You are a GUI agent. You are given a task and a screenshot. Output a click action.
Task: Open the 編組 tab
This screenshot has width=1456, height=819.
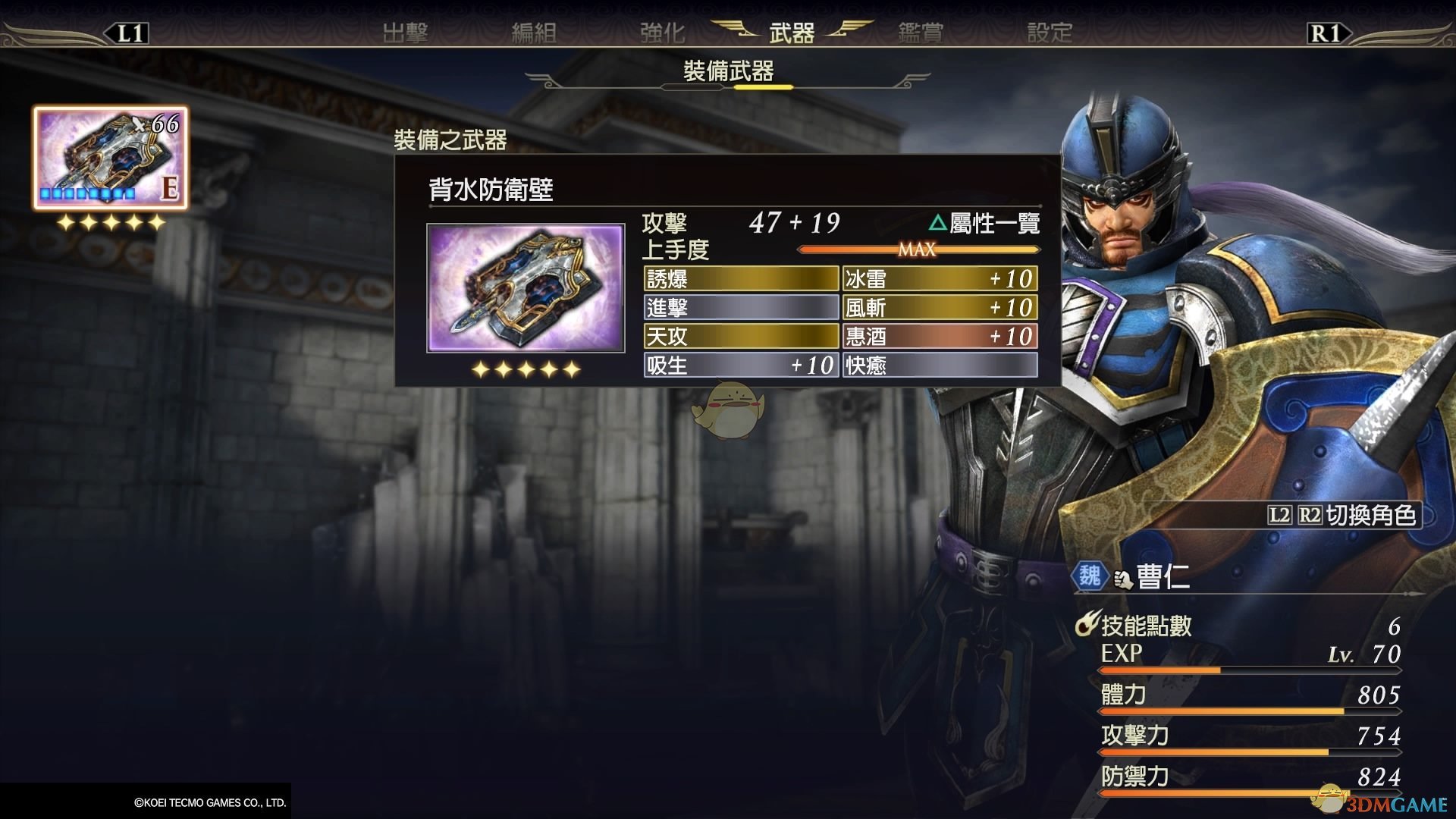coord(534,33)
